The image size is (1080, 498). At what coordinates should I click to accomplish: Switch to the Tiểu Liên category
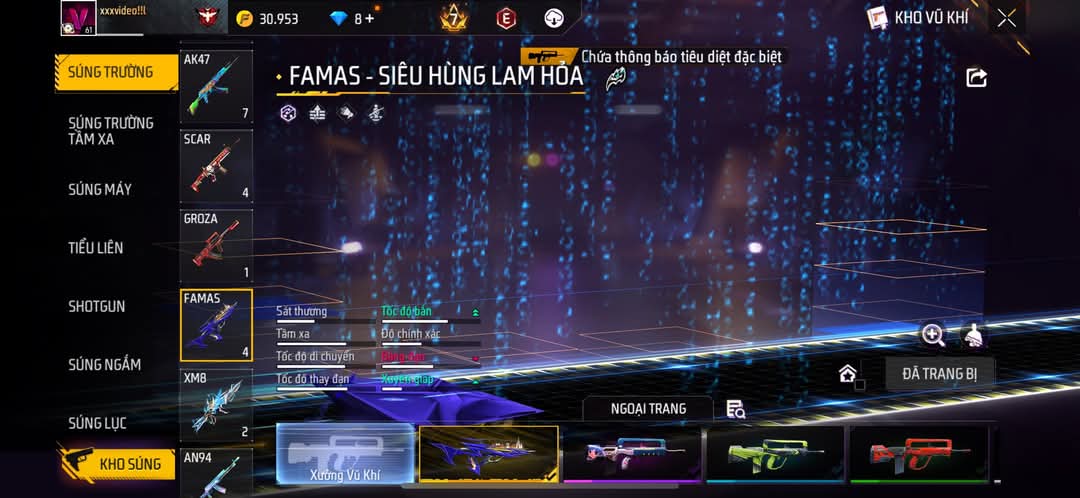point(96,247)
